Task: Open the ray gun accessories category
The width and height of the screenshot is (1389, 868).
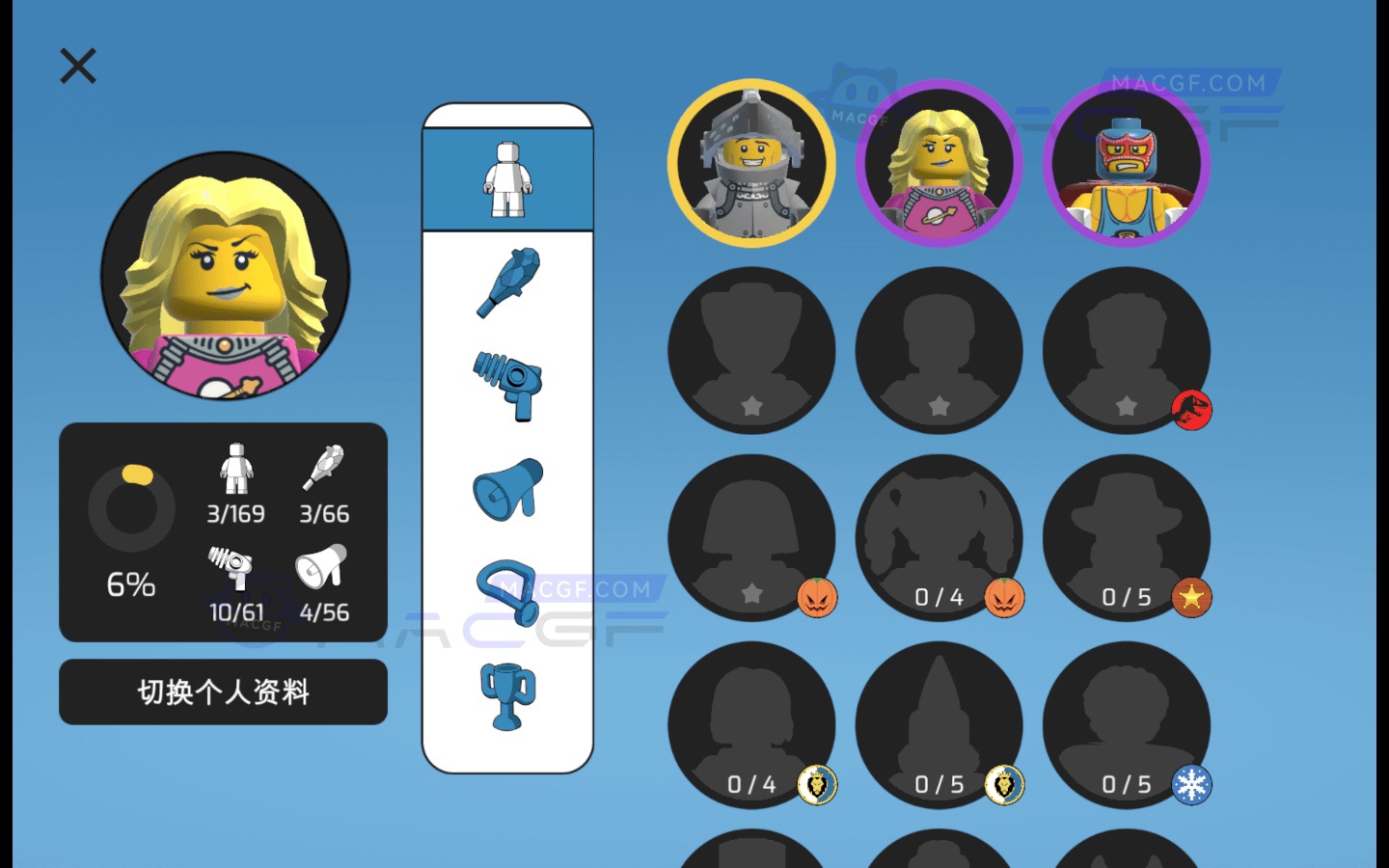Action: tap(507, 385)
